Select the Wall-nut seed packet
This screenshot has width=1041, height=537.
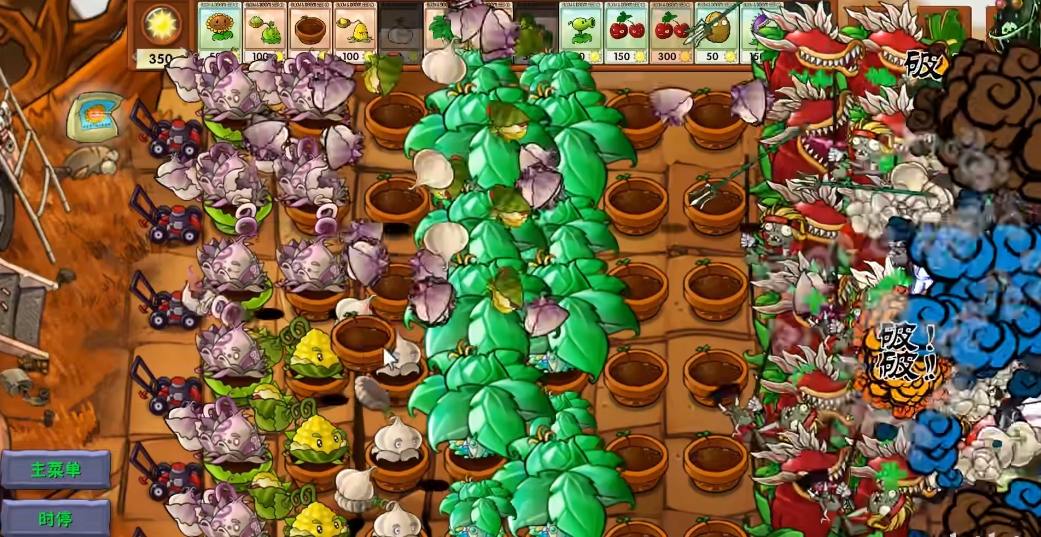tap(716, 29)
